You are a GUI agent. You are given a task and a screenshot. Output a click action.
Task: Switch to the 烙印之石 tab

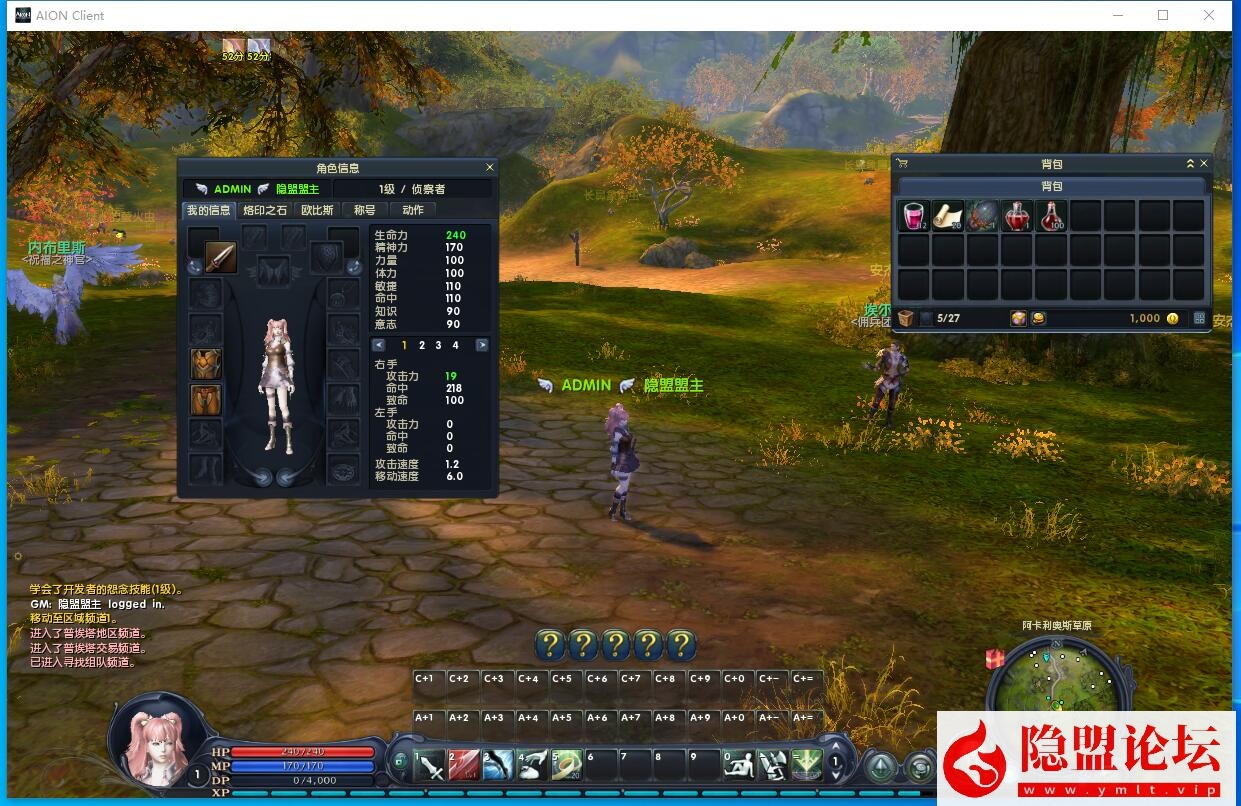265,210
